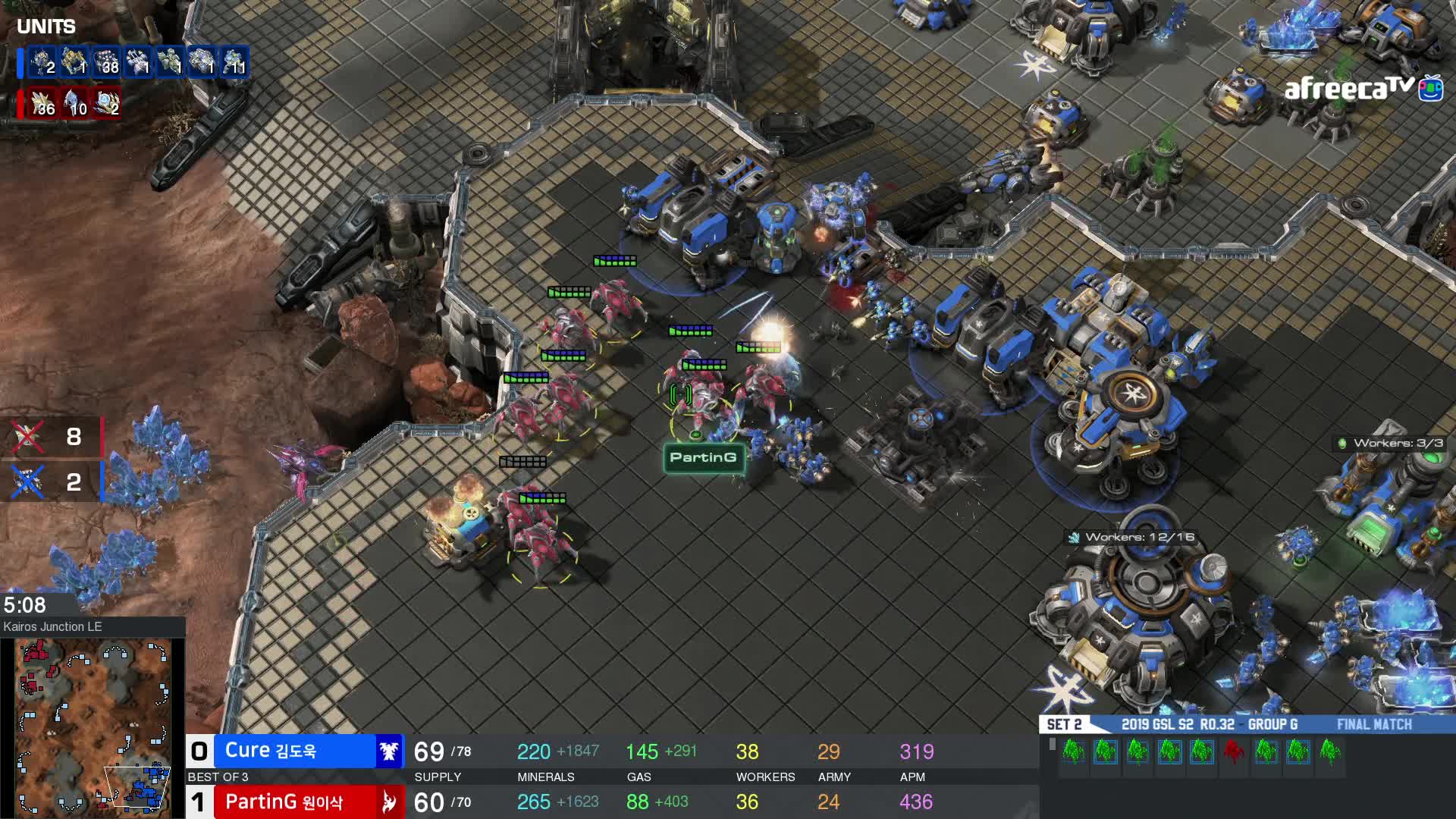Click the Protoss race emblem beside PartinG
1456x819 pixels.
389,802
